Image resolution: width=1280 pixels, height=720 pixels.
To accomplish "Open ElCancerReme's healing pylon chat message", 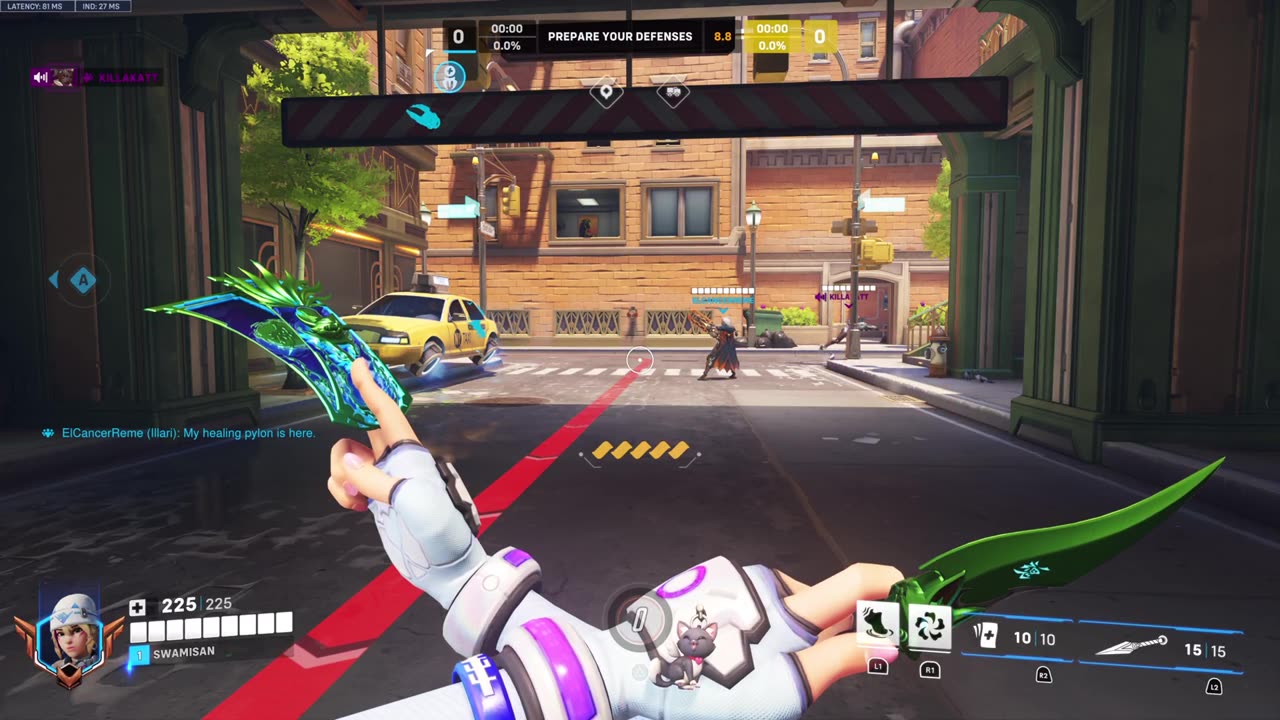I will click(180, 433).
